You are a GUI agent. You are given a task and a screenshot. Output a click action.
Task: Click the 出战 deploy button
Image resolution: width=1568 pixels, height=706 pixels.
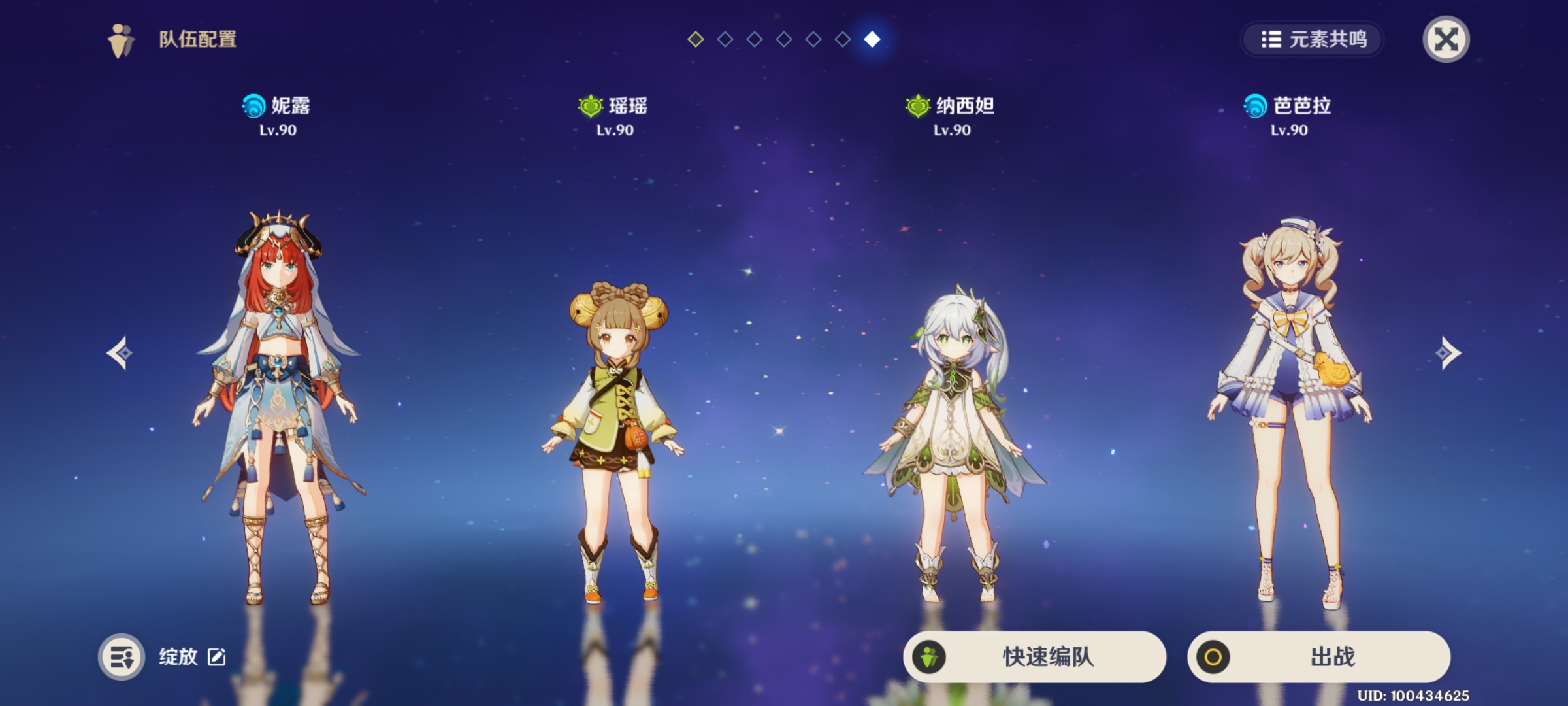[x=1318, y=656]
